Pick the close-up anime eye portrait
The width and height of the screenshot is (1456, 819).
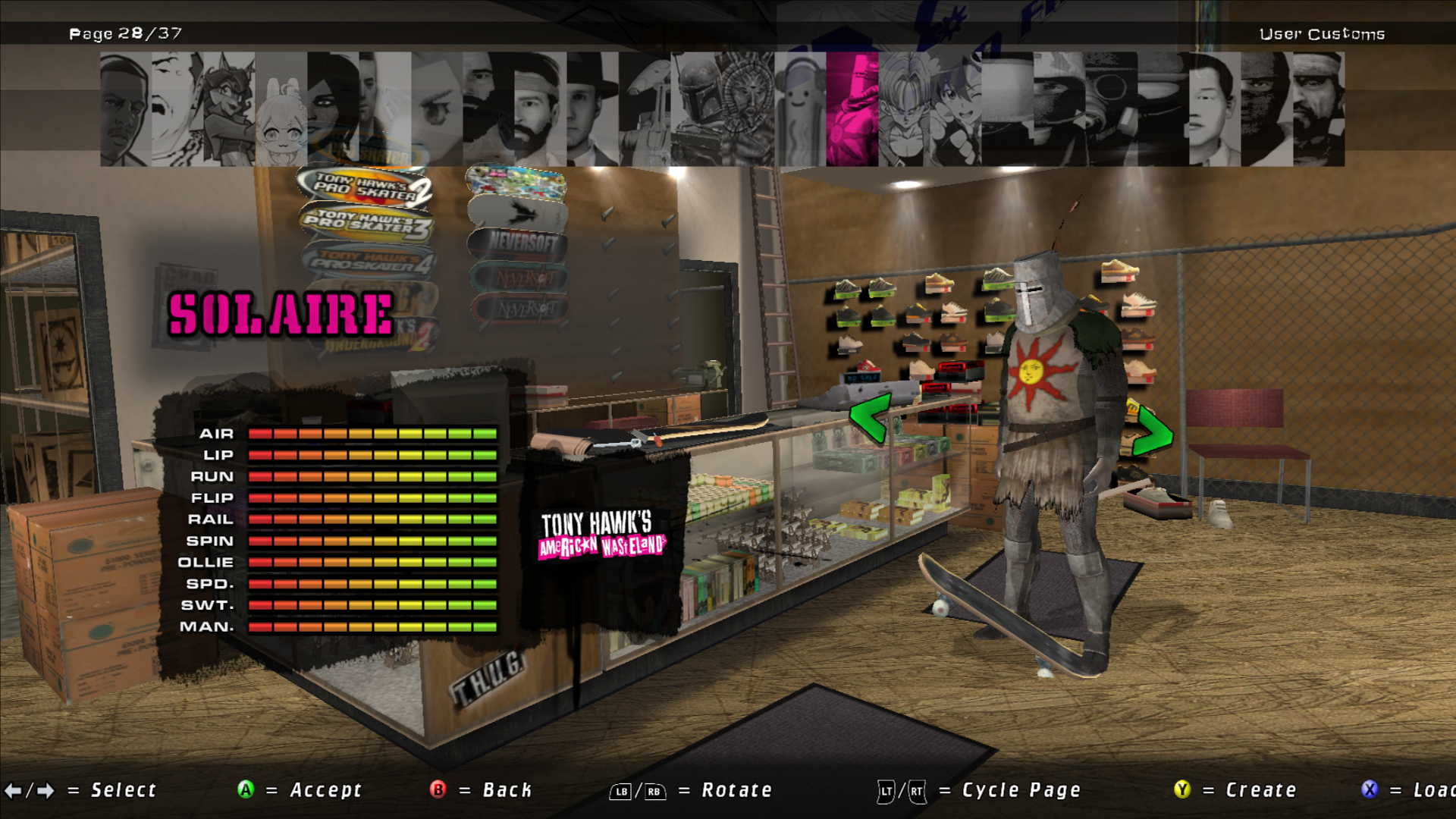[x=437, y=109]
